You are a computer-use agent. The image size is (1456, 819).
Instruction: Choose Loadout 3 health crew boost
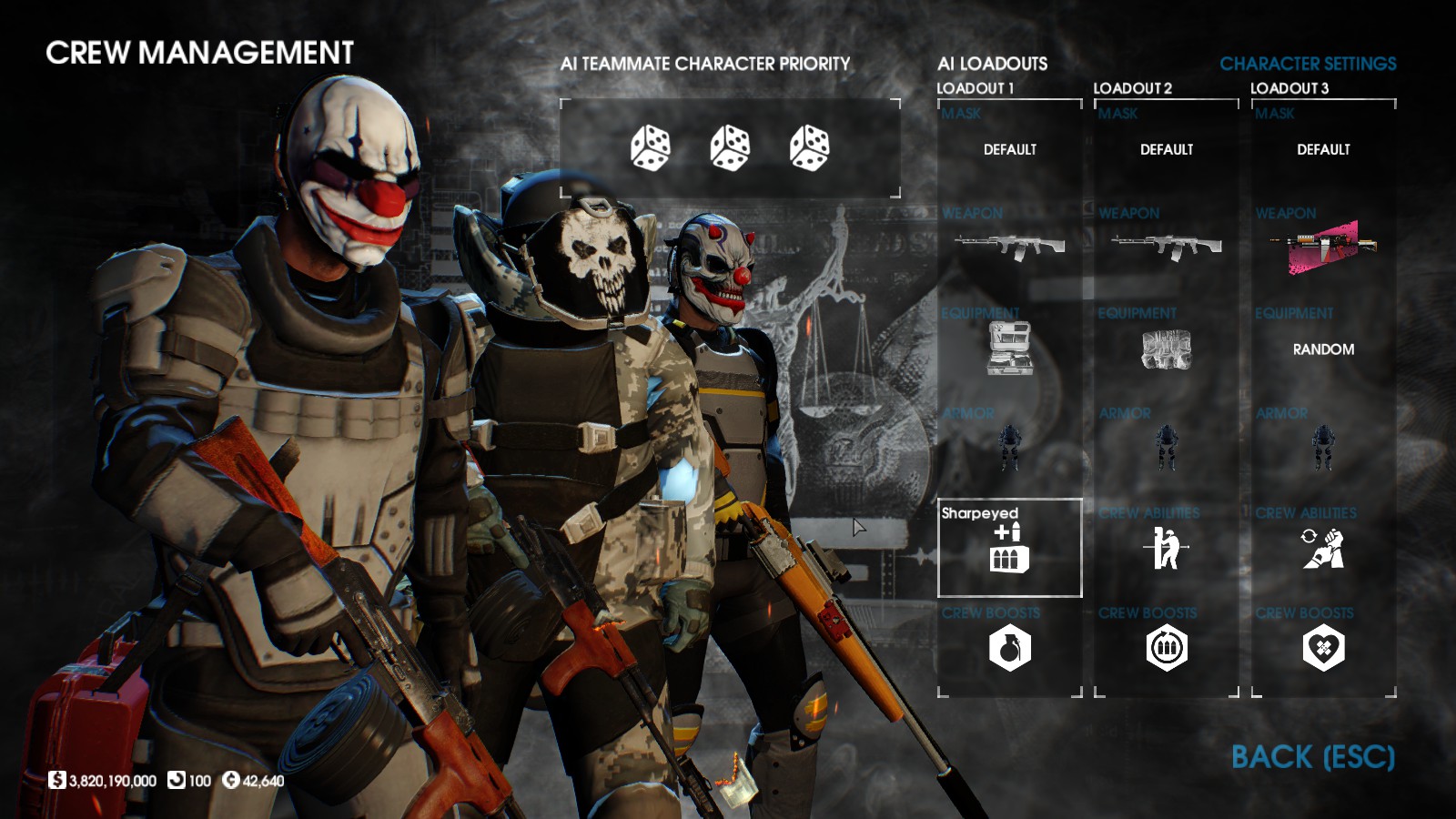coord(1323,649)
